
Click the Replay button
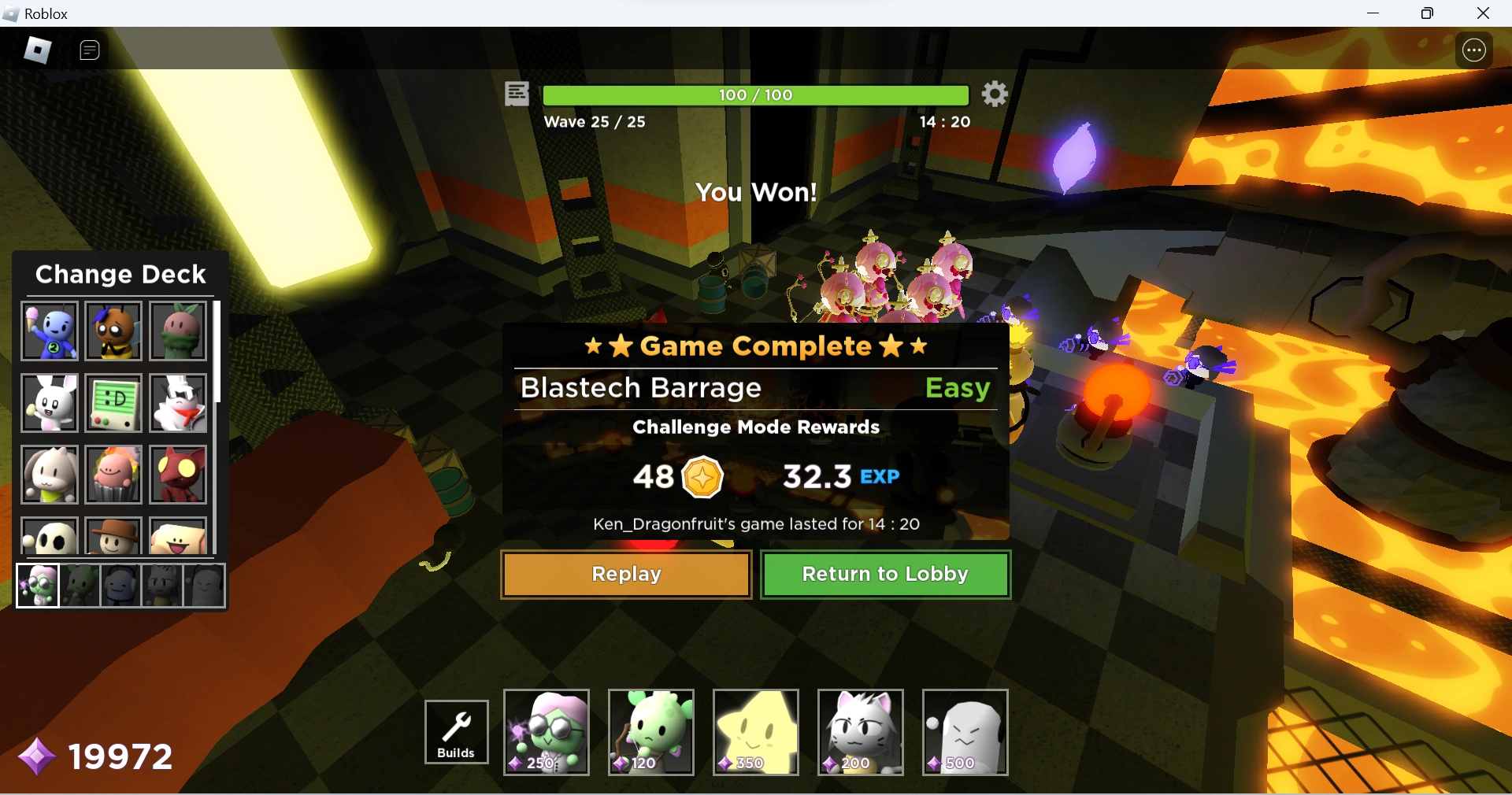click(x=625, y=574)
